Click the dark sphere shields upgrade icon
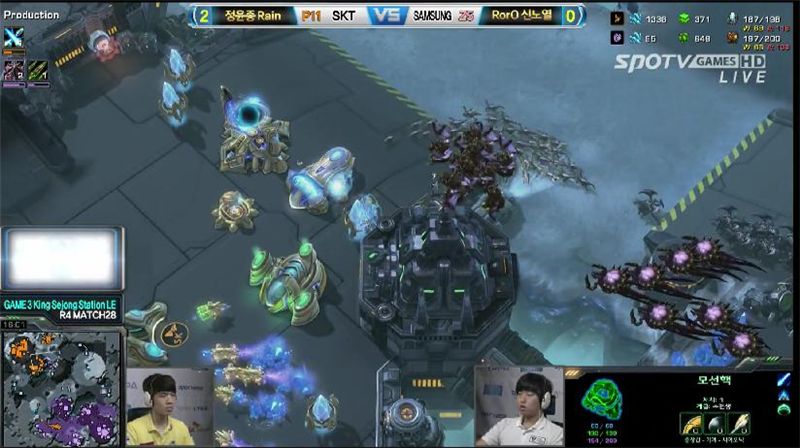This screenshot has height=448, width=800. (714, 423)
